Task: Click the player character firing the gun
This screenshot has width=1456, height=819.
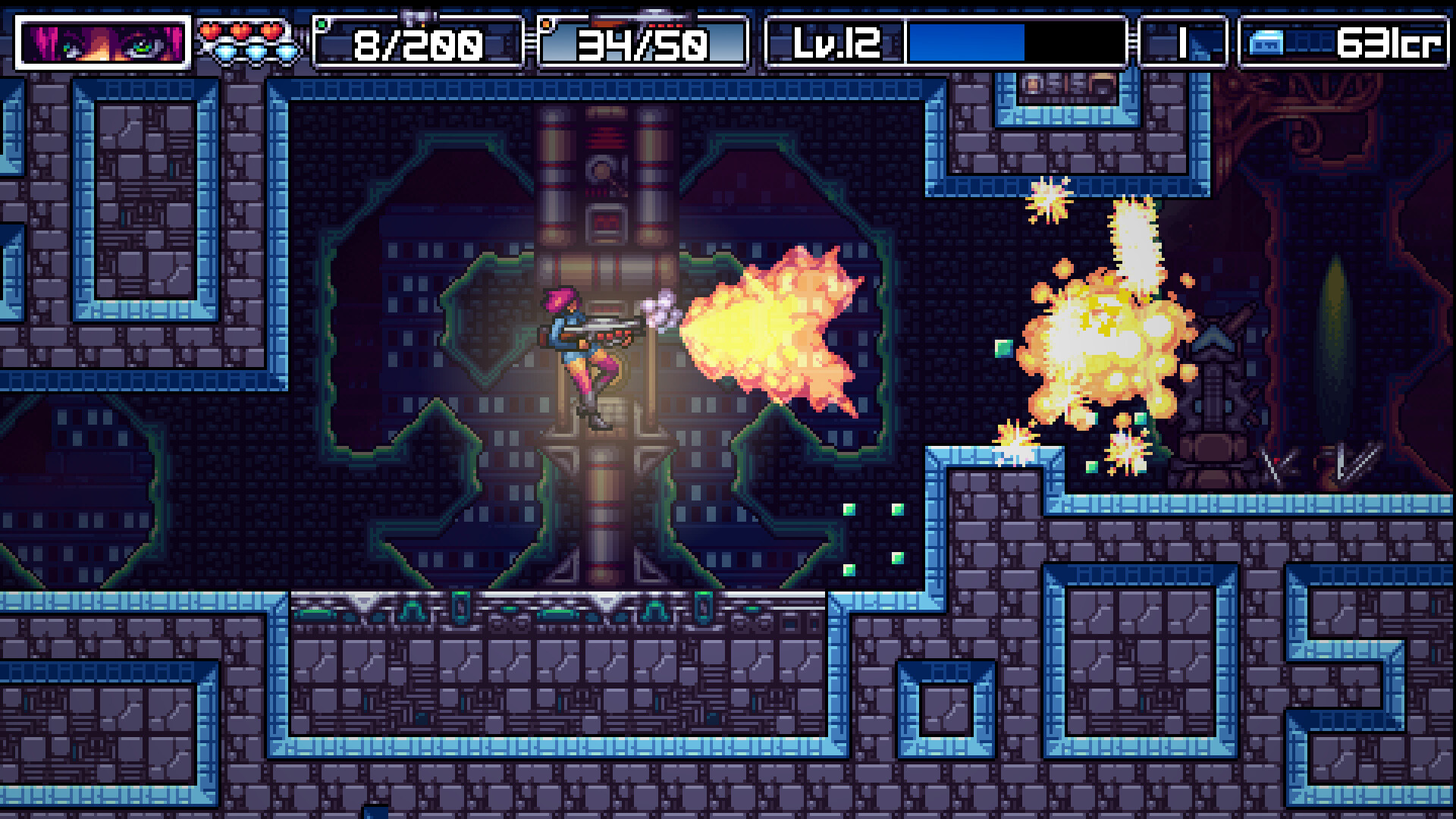Action: click(x=584, y=349)
